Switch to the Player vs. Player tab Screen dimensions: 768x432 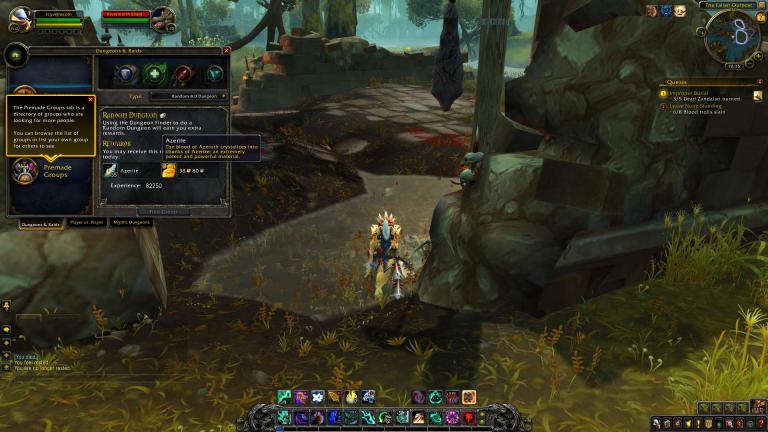87,222
